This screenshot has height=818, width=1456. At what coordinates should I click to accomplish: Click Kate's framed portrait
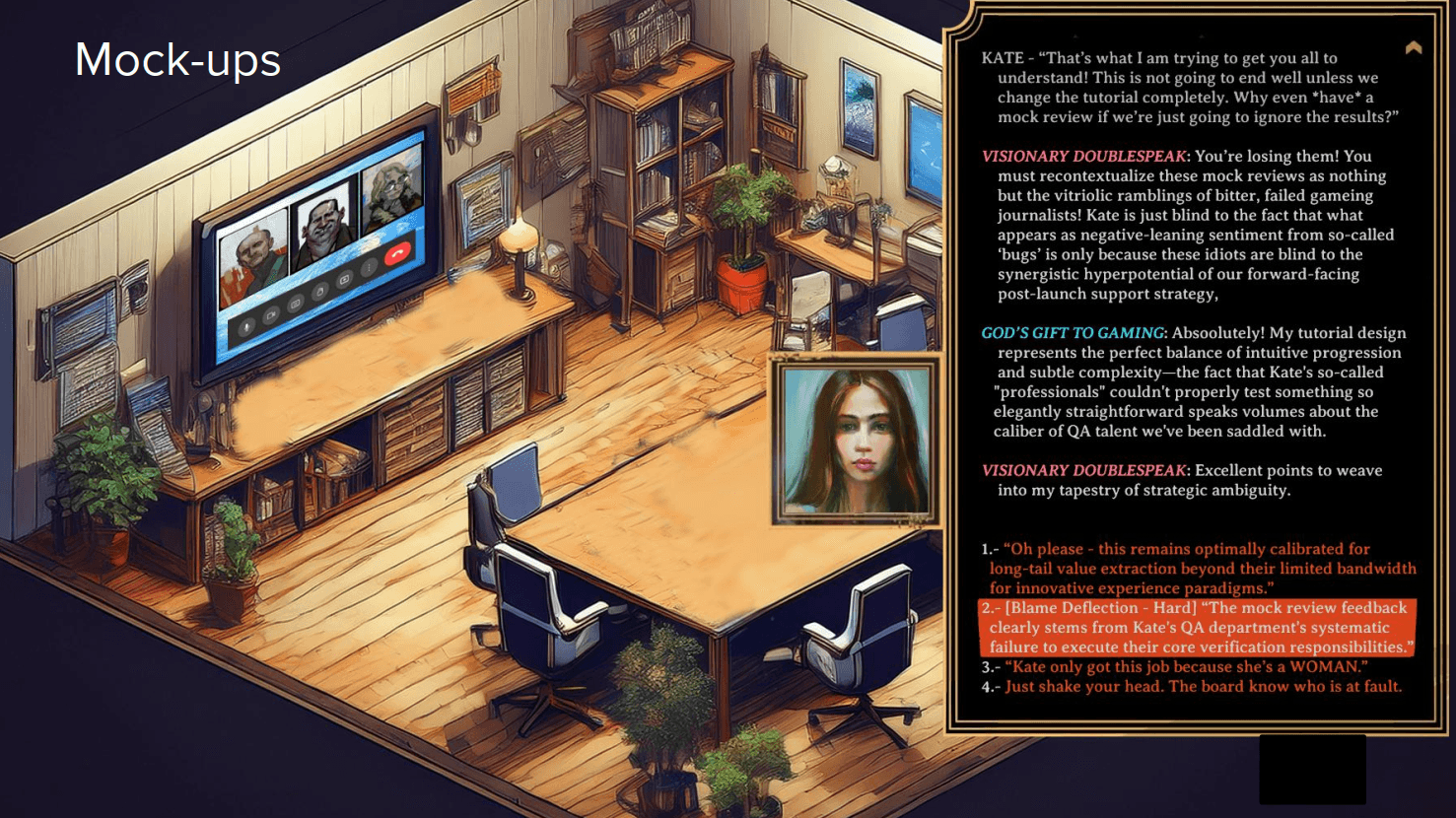tap(856, 440)
